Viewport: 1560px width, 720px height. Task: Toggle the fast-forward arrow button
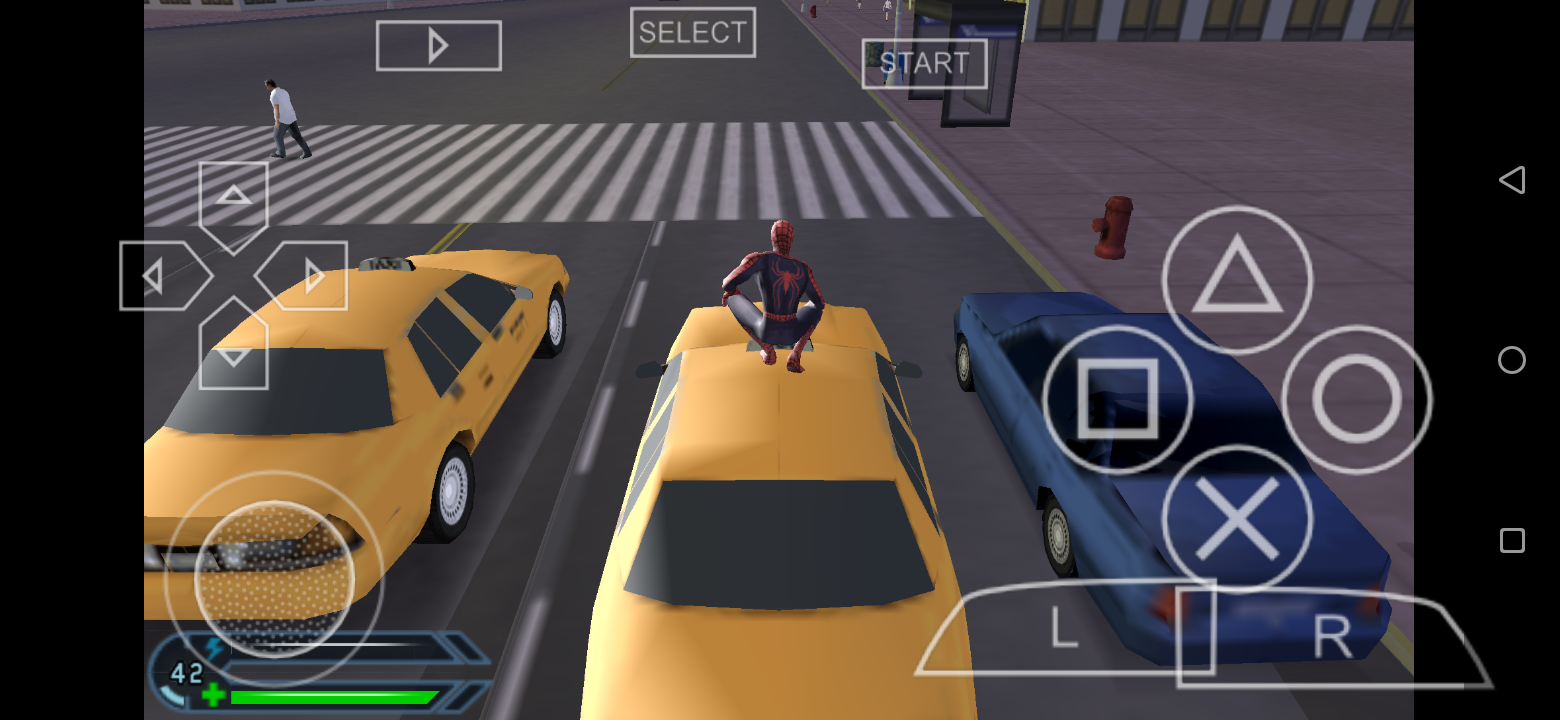(438, 46)
